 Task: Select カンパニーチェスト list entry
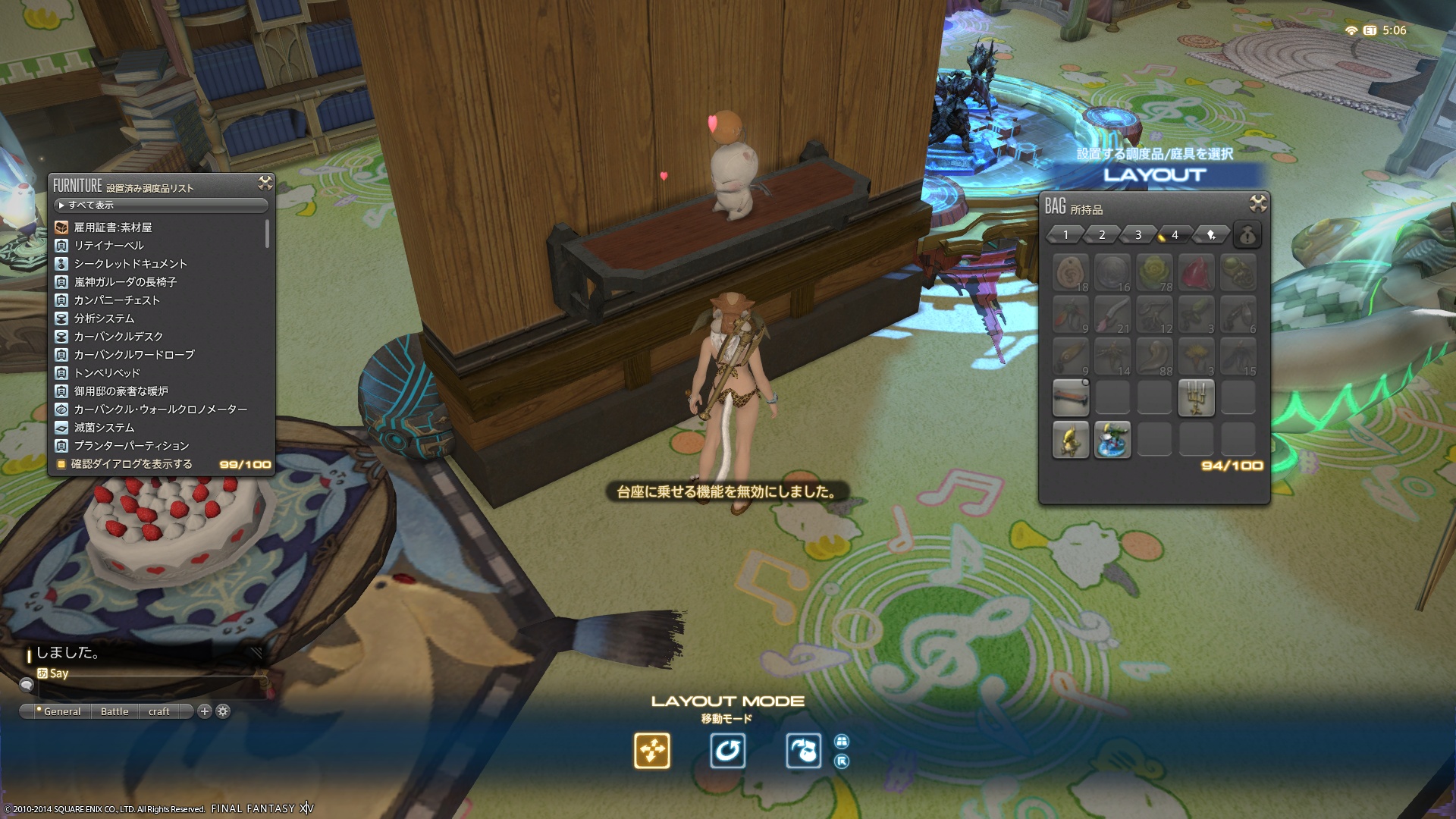[117, 300]
